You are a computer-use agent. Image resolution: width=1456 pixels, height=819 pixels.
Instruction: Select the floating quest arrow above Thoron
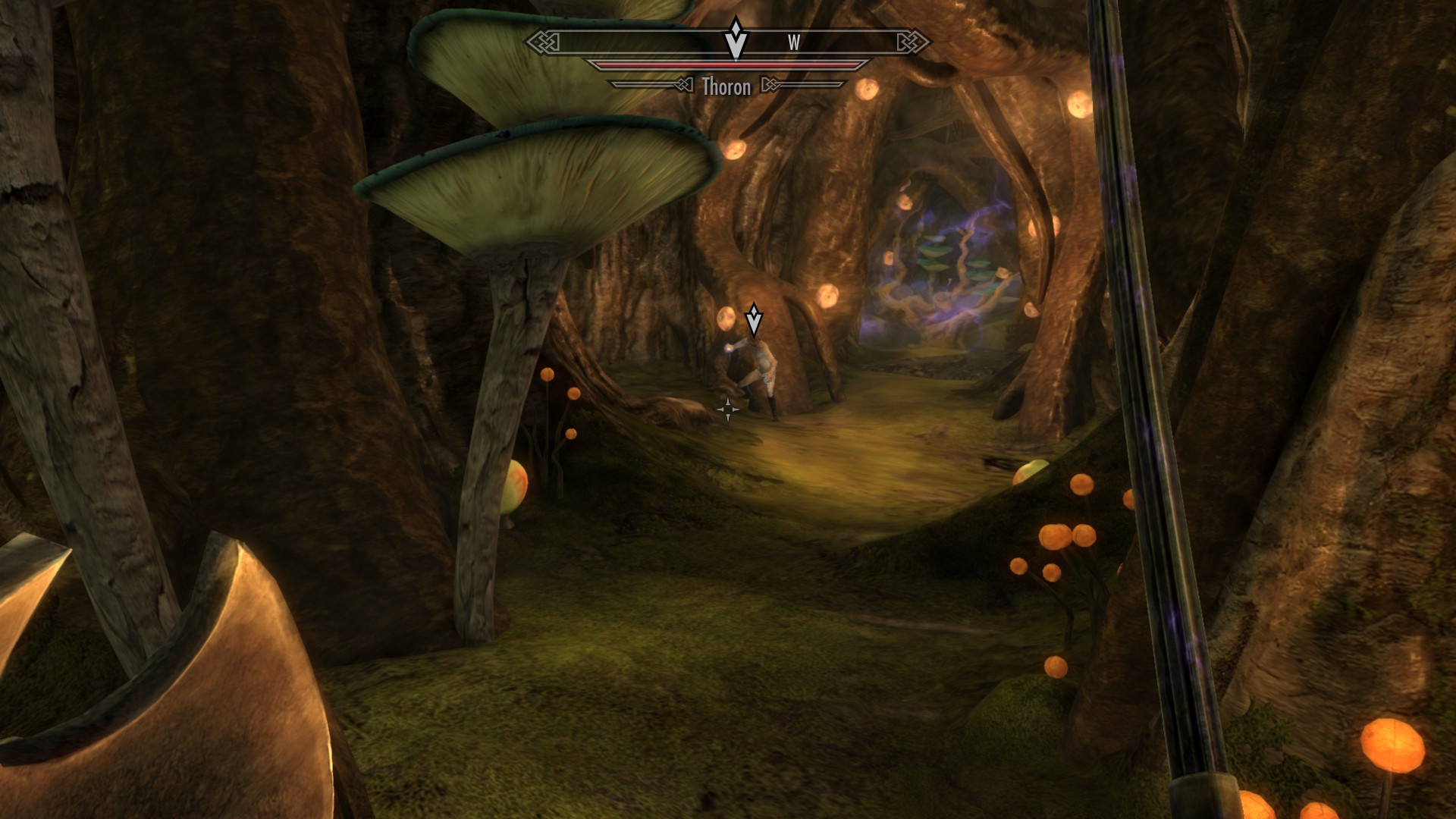pos(753,320)
